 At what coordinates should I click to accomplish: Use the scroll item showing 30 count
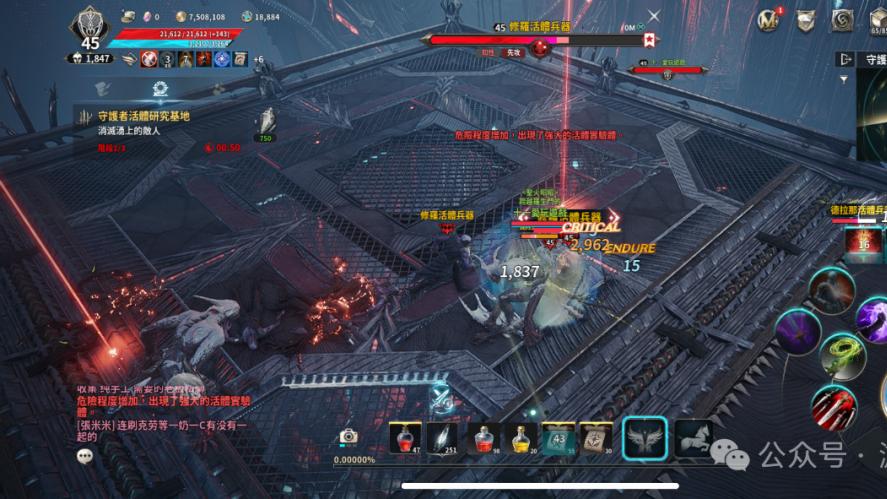point(596,437)
